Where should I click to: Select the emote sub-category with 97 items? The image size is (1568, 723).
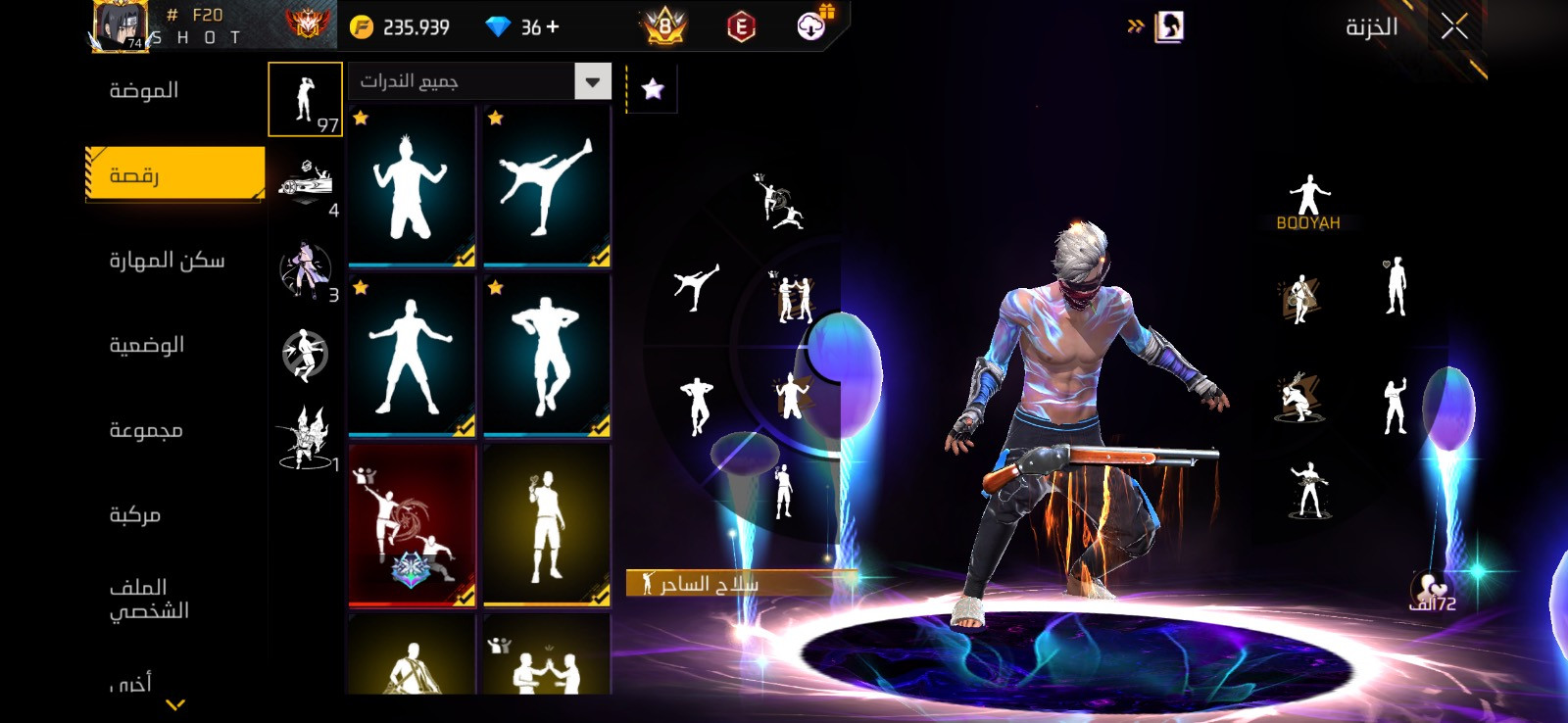305,99
